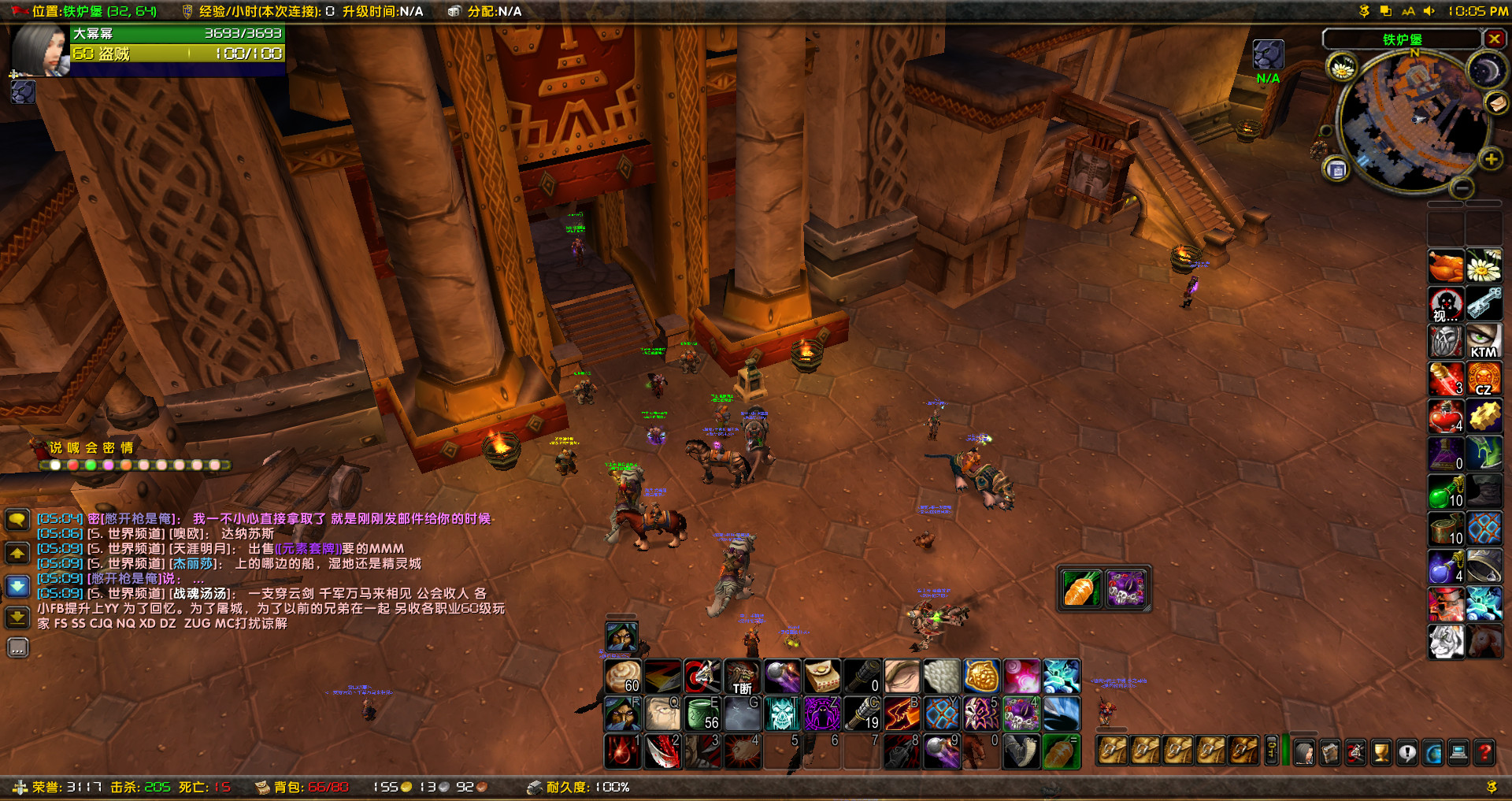Open the world map globe icon

click(1432, 752)
